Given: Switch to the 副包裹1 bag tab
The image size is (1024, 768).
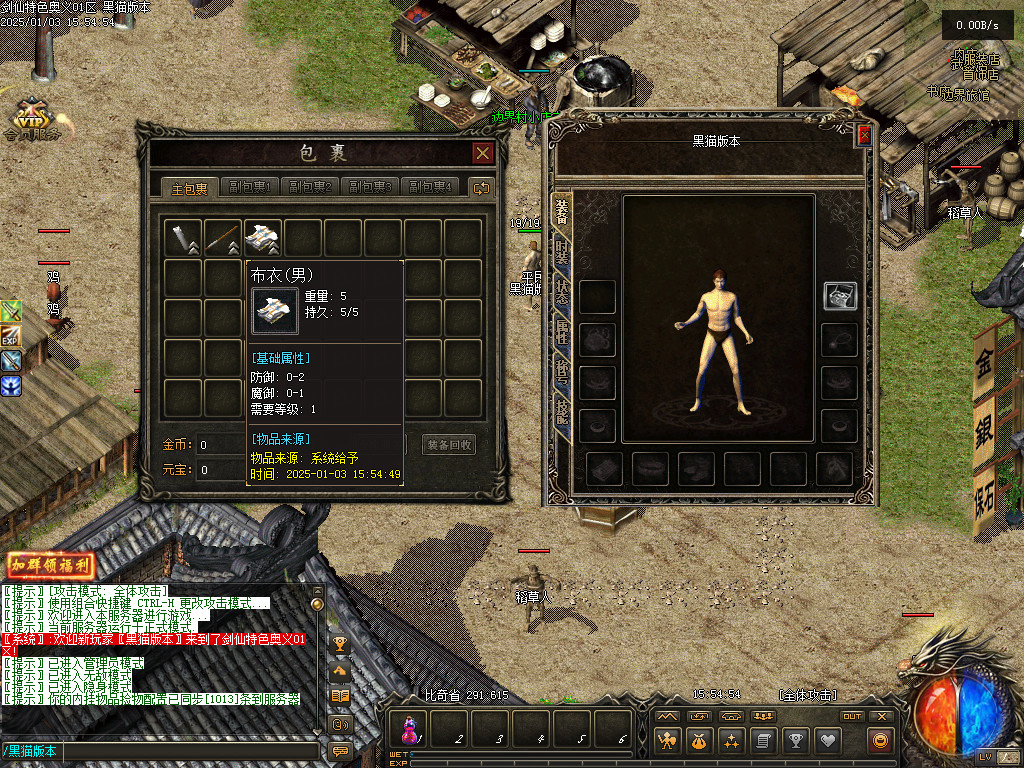Looking at the screenshot, I should 250,187.
